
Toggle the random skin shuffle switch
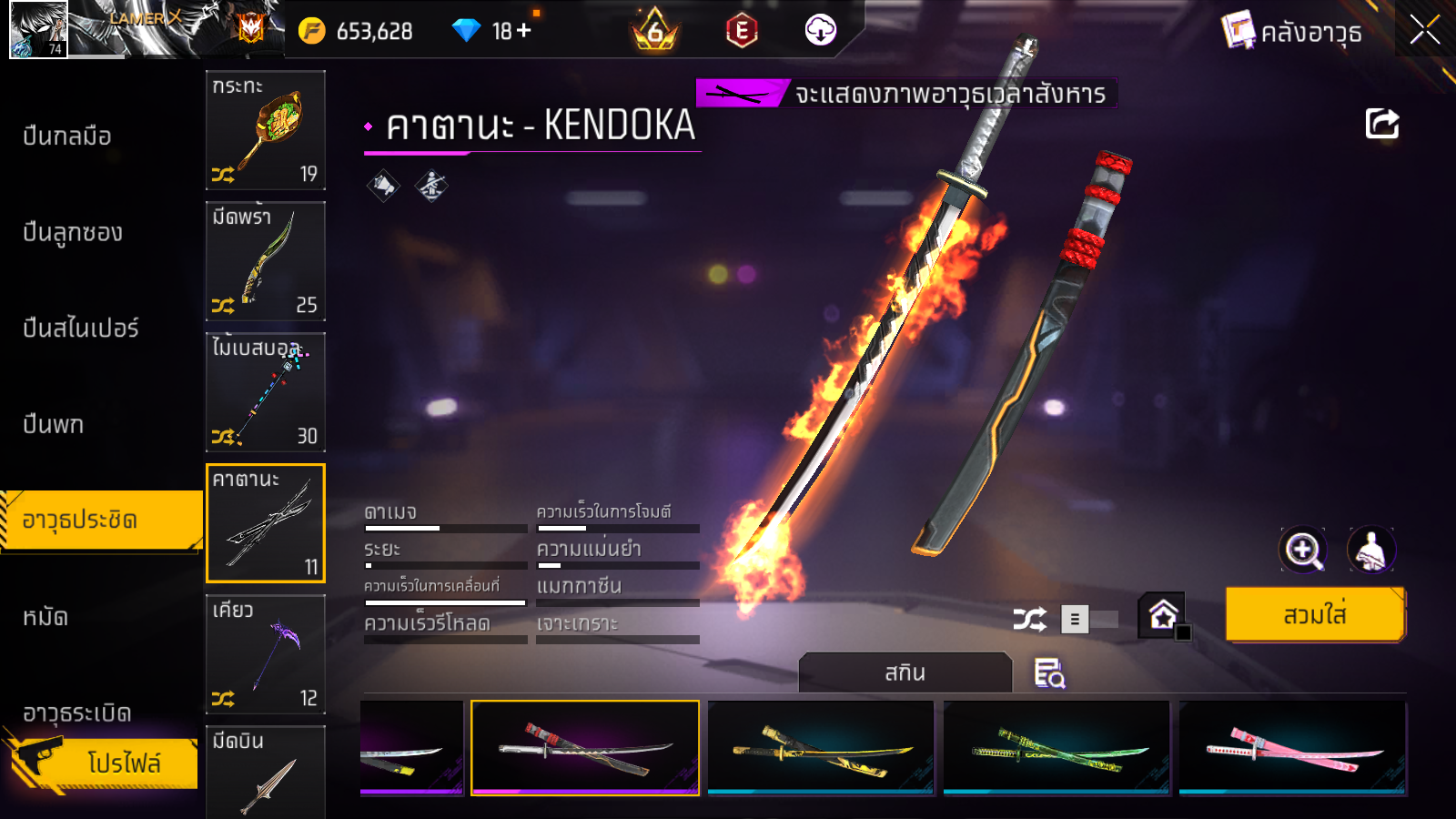[x=1089, y=620]
